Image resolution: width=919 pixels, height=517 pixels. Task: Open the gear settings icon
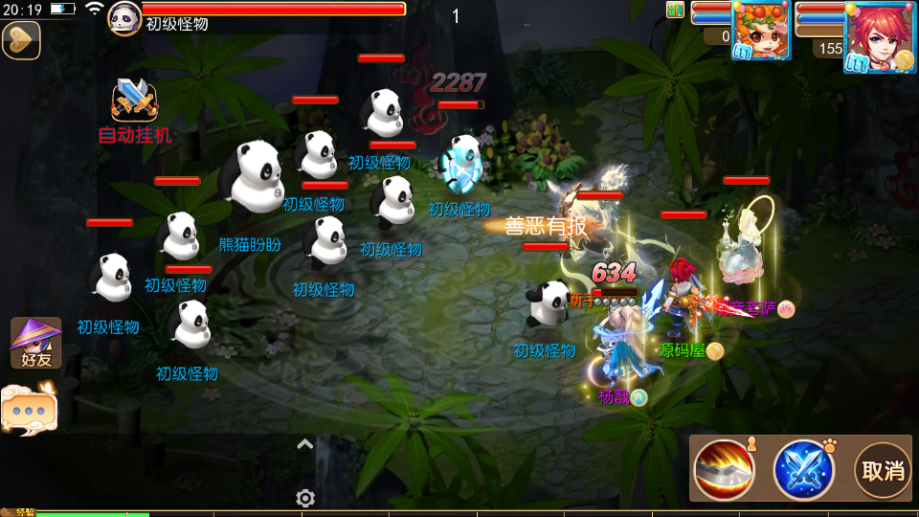point(306,498)
